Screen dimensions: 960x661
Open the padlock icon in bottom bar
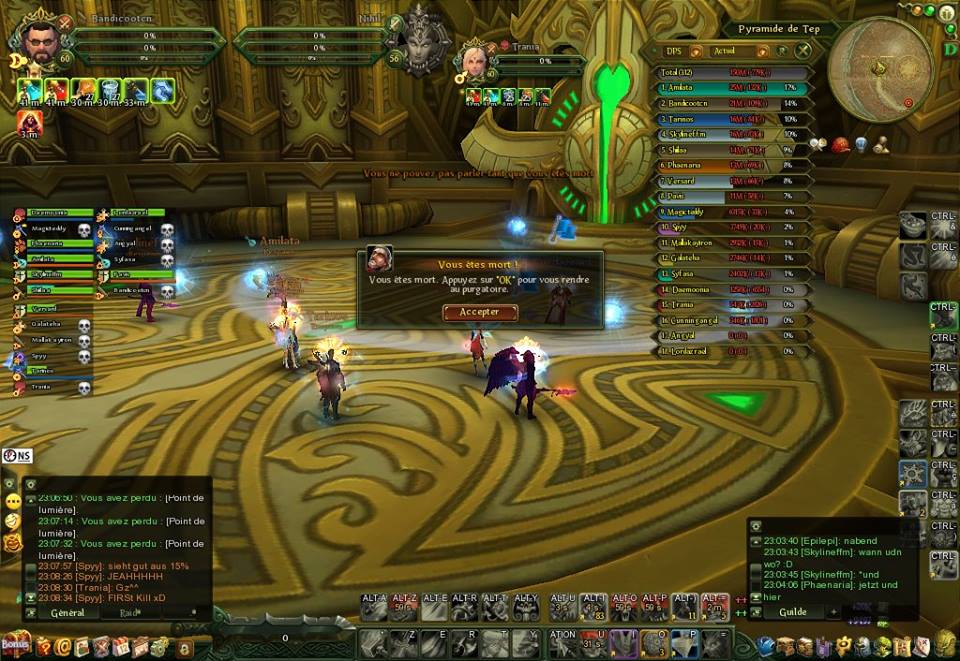pos(183,647)
